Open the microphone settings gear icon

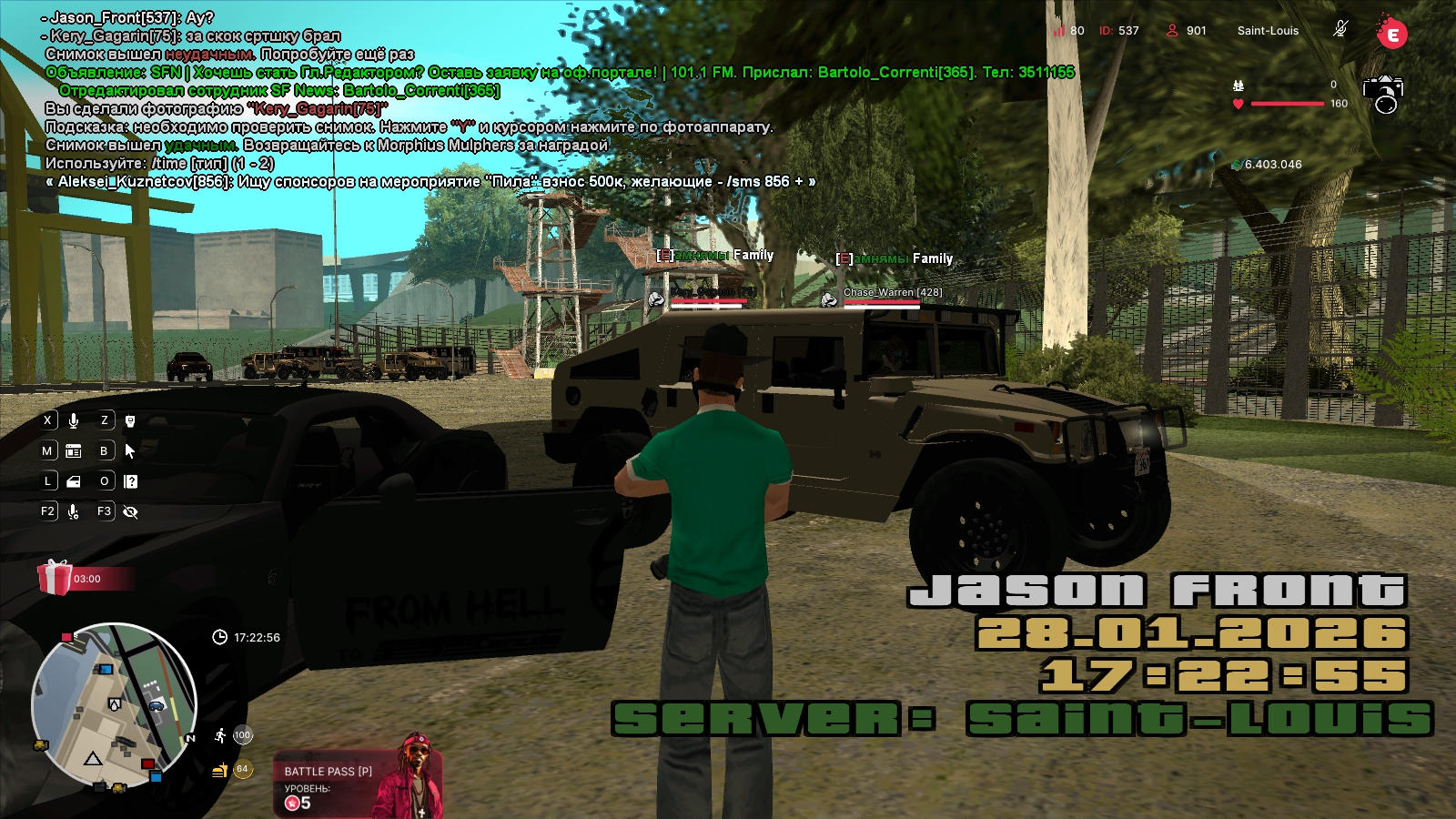tap(74, 511)
